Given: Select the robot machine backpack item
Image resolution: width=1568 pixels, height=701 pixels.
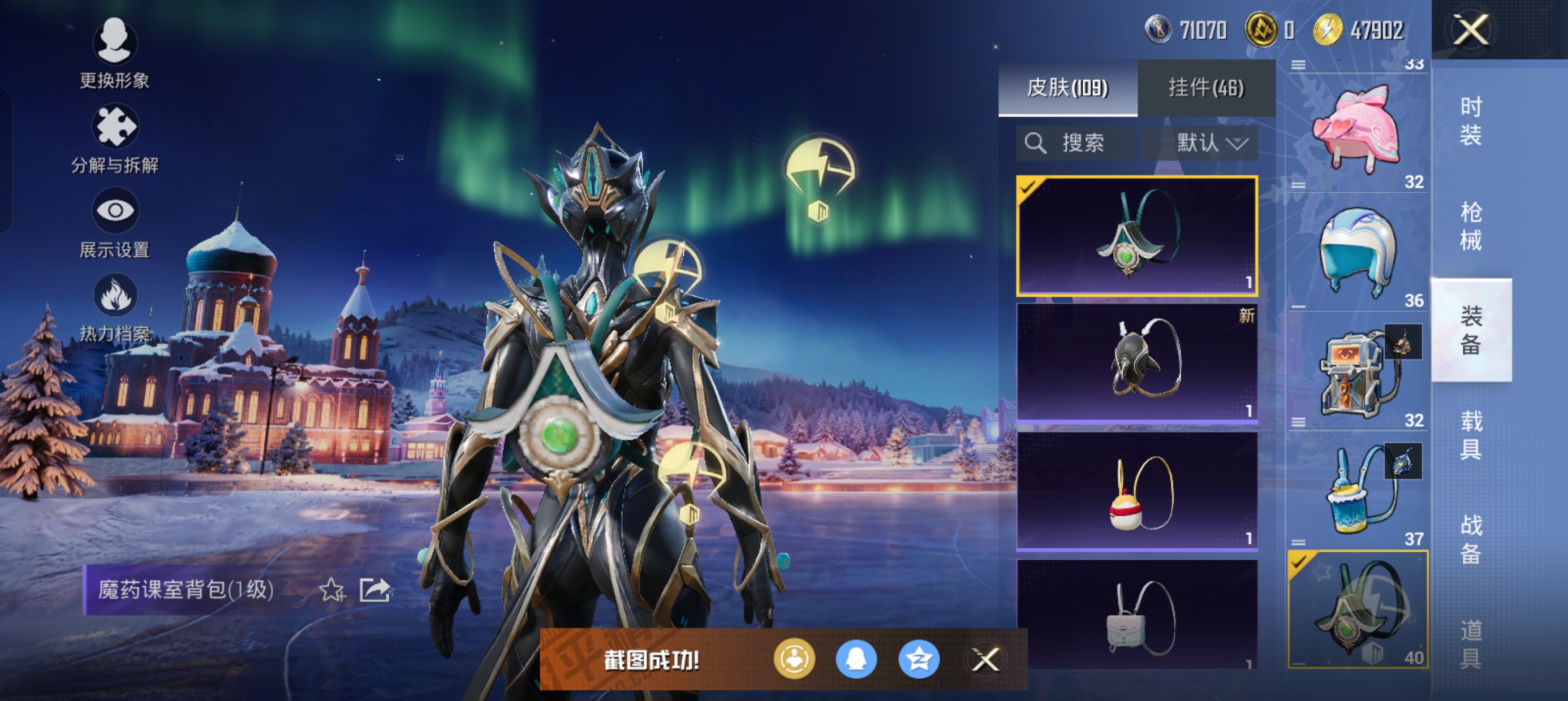Looking at the screenshot, I should pyautogui.click(x=1357, y=371).
